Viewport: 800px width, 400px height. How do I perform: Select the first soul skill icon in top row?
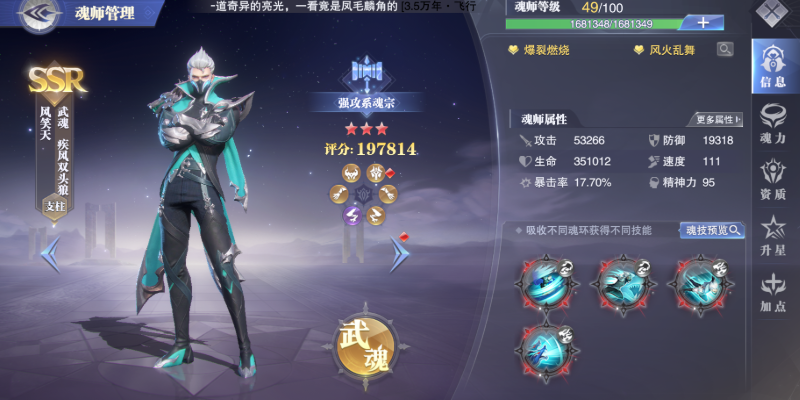pyautogui.click(x=546, y=281)
